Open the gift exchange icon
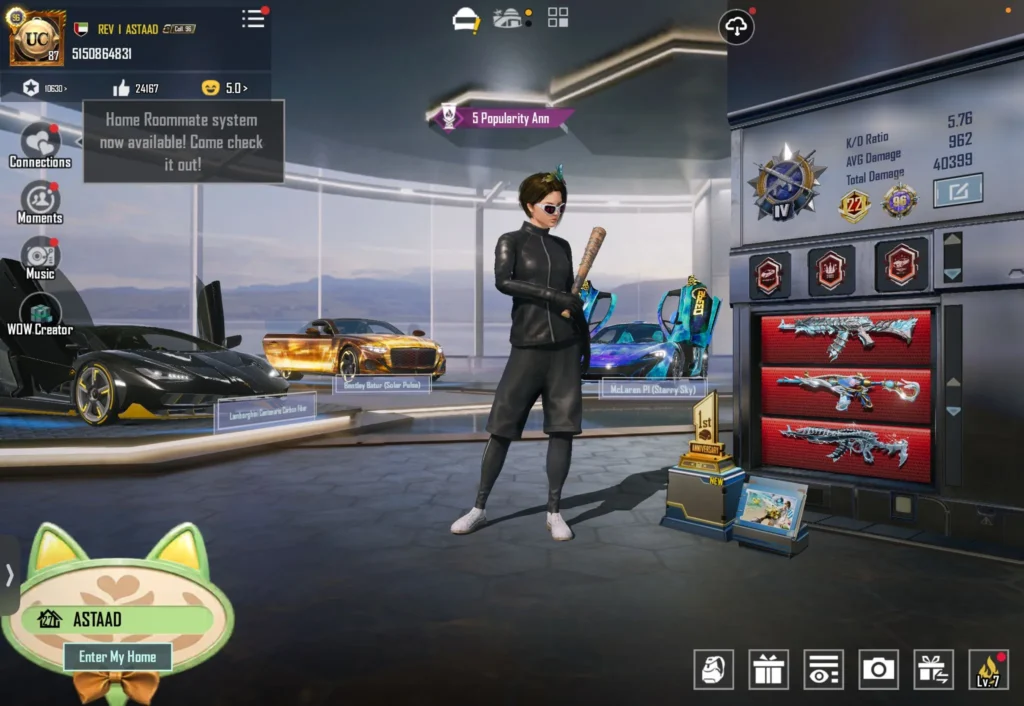This screenshot has width=1024, height=706. [933, 669]
